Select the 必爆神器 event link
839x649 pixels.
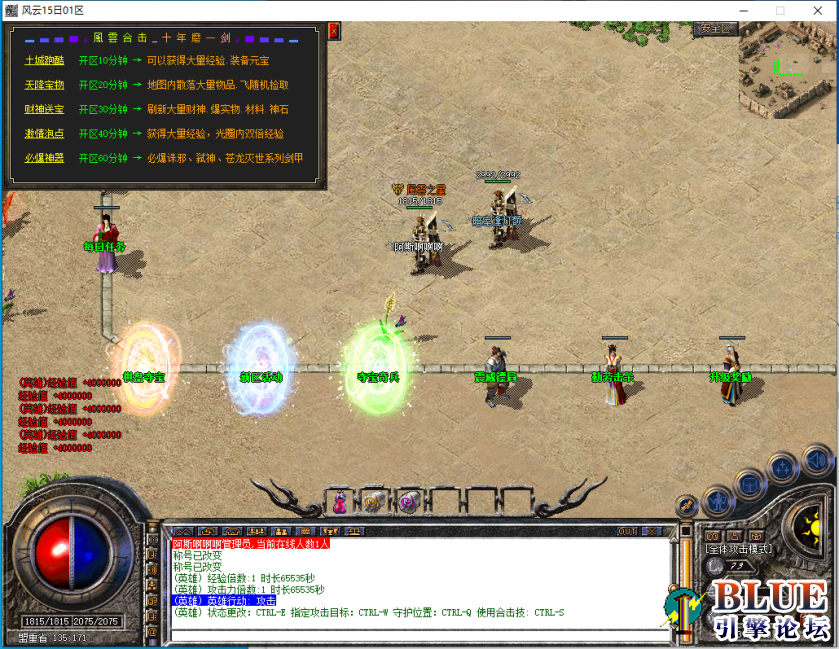point(44,158)
